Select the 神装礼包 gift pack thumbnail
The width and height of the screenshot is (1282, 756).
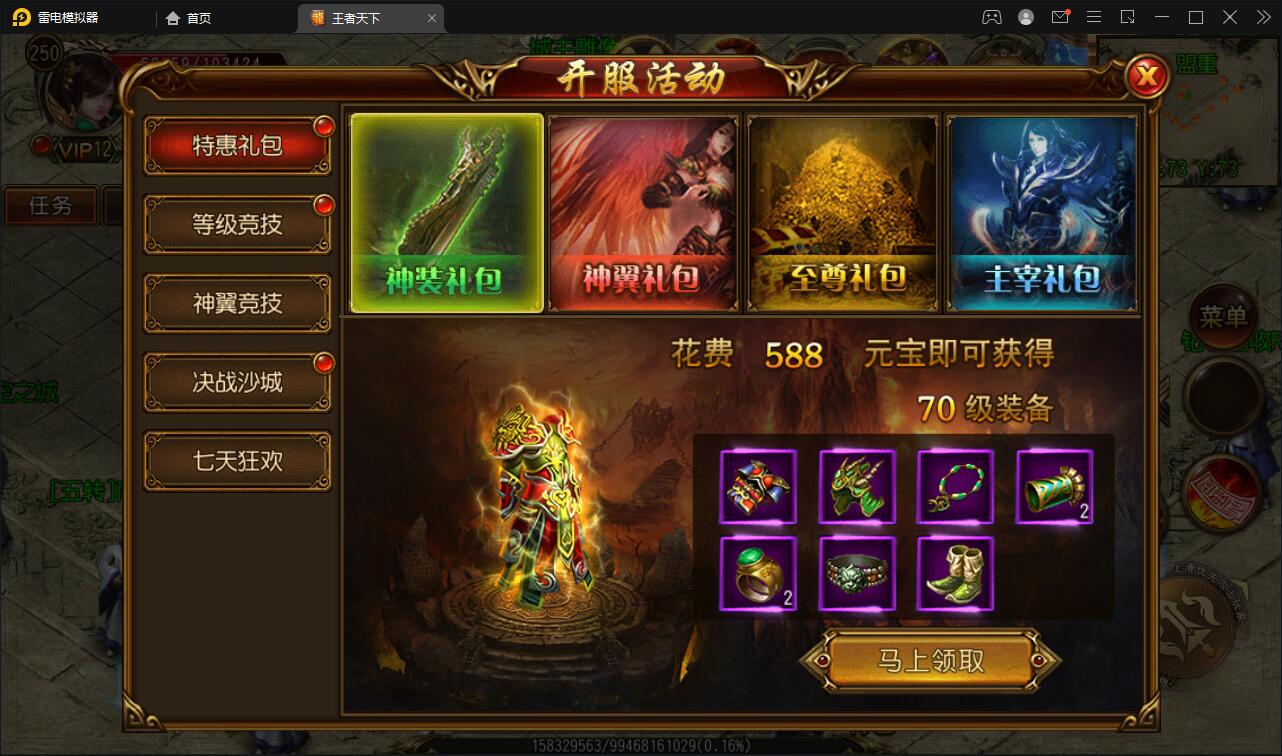click(446, 212)
